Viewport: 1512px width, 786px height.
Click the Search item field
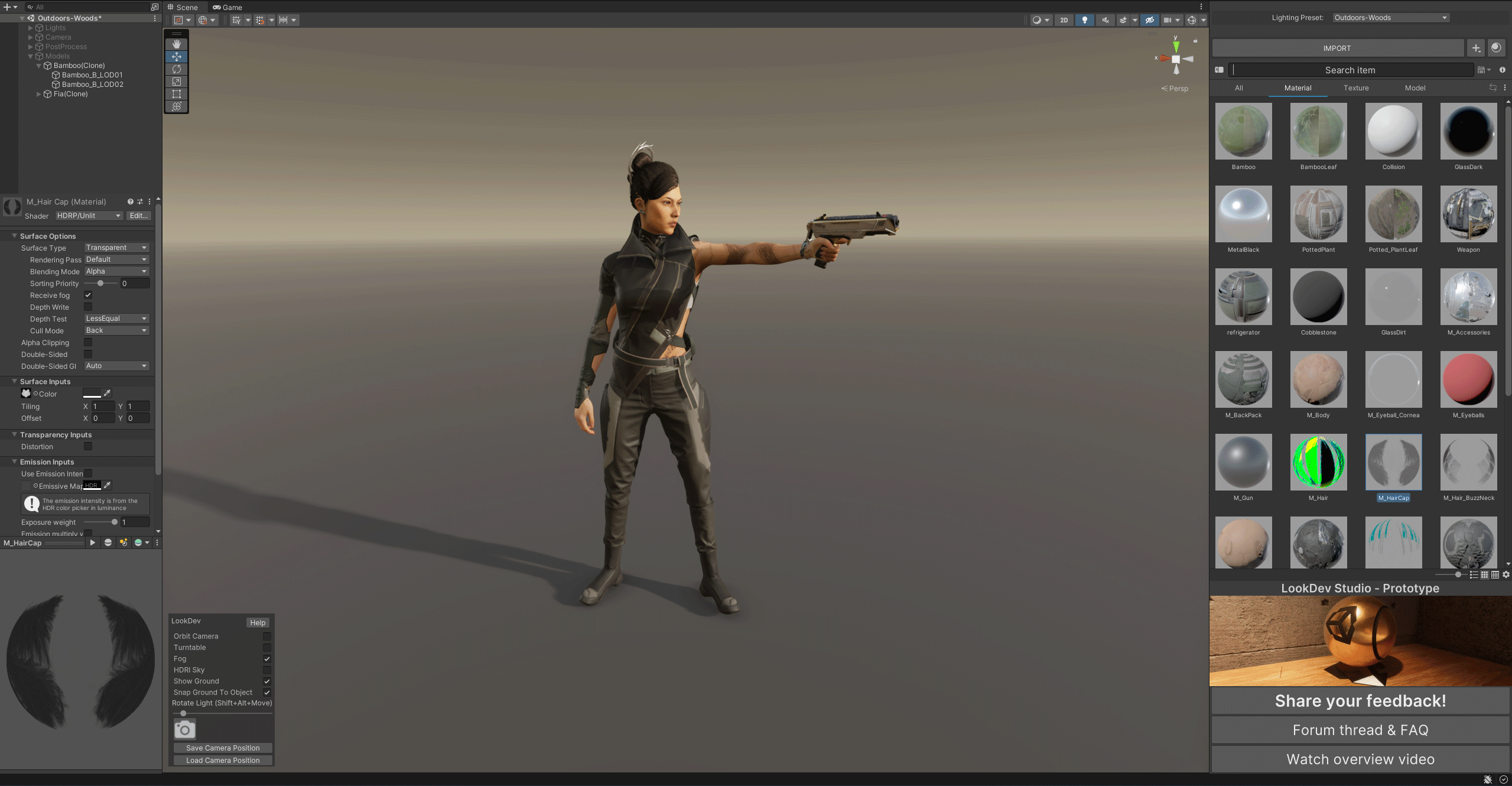(1350, 70)
